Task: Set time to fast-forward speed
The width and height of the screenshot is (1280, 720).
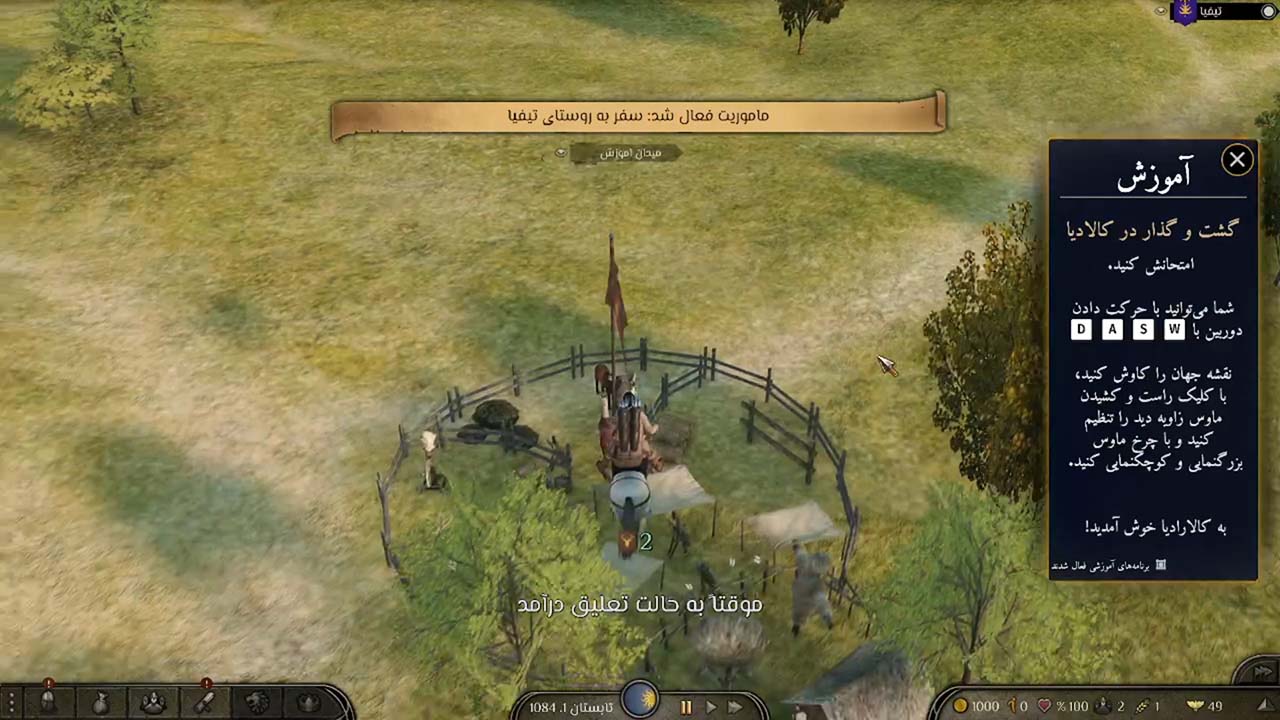Action: click(735, 707)
